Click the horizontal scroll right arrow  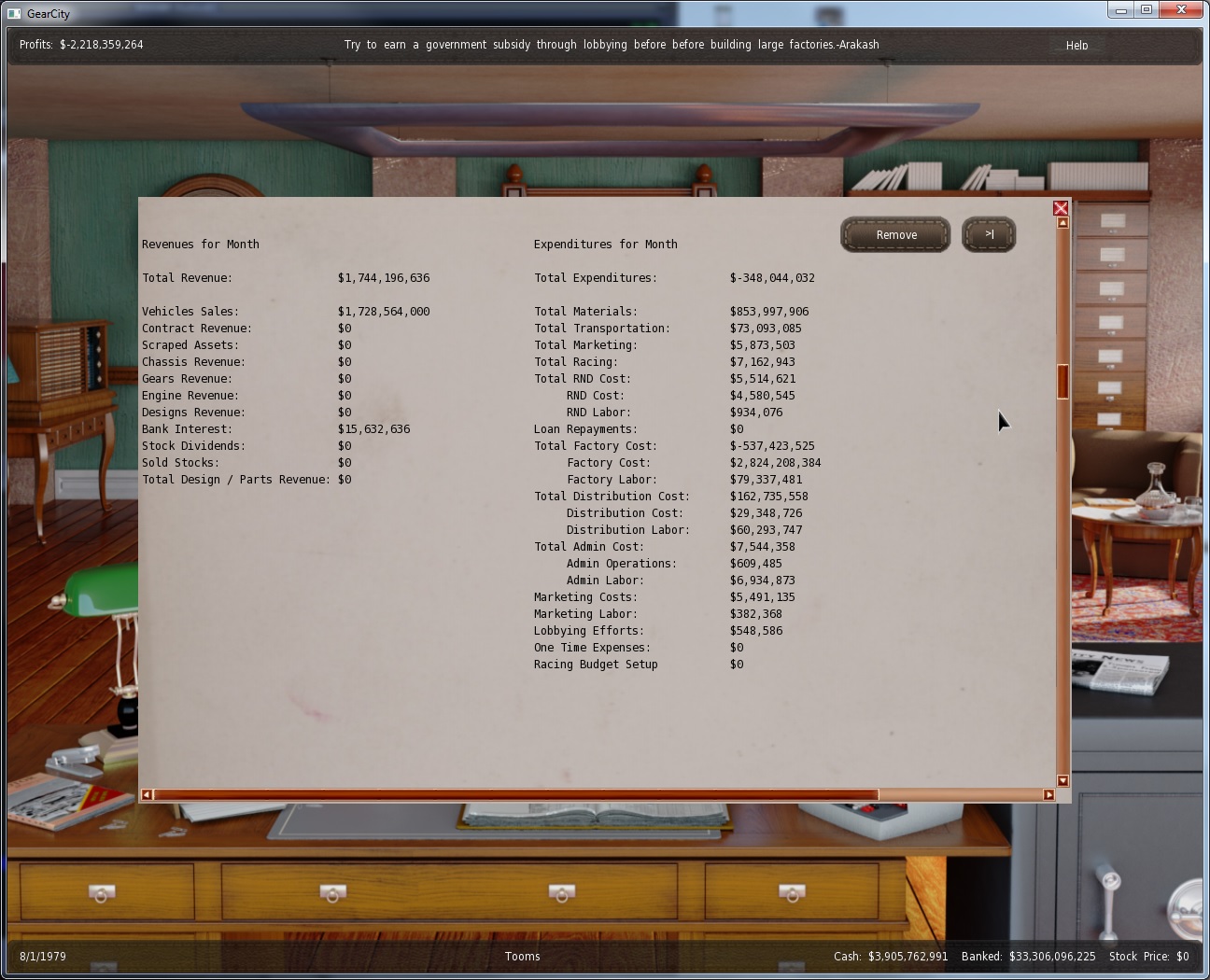tap(1048, 795)
